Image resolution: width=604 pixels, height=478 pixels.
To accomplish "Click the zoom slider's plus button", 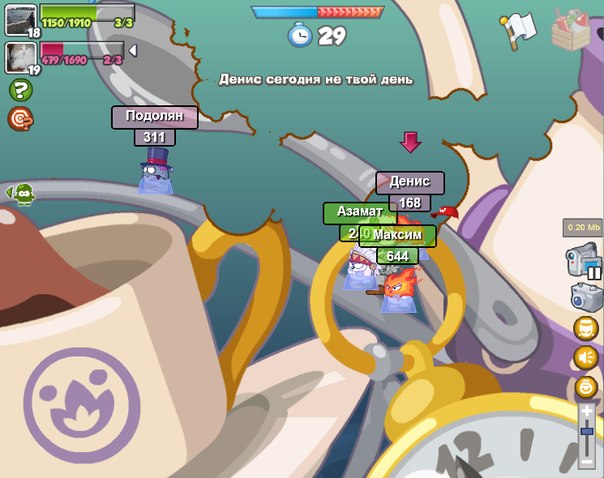I will (586, 411).
